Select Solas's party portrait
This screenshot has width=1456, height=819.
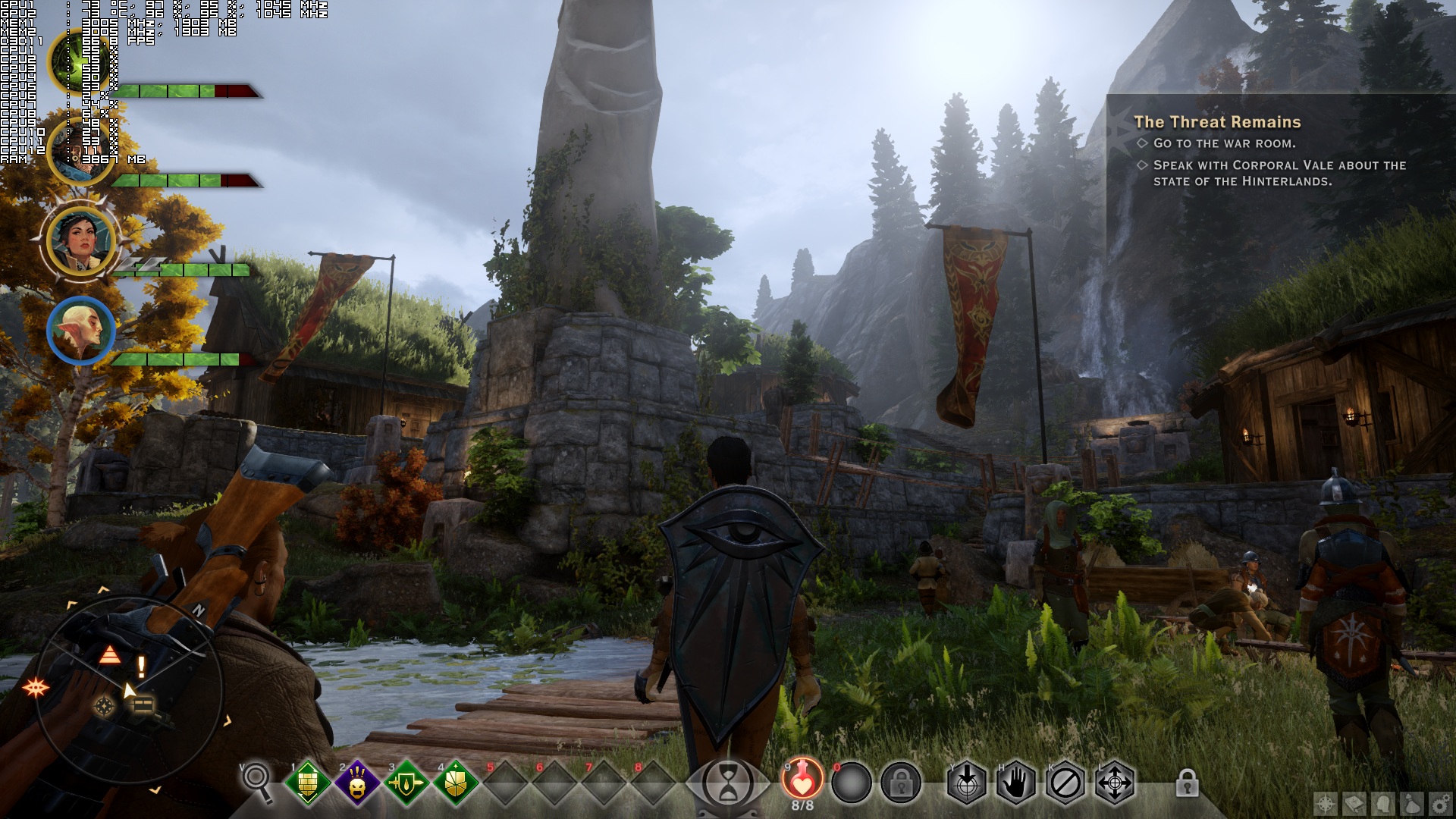[80, 330]
